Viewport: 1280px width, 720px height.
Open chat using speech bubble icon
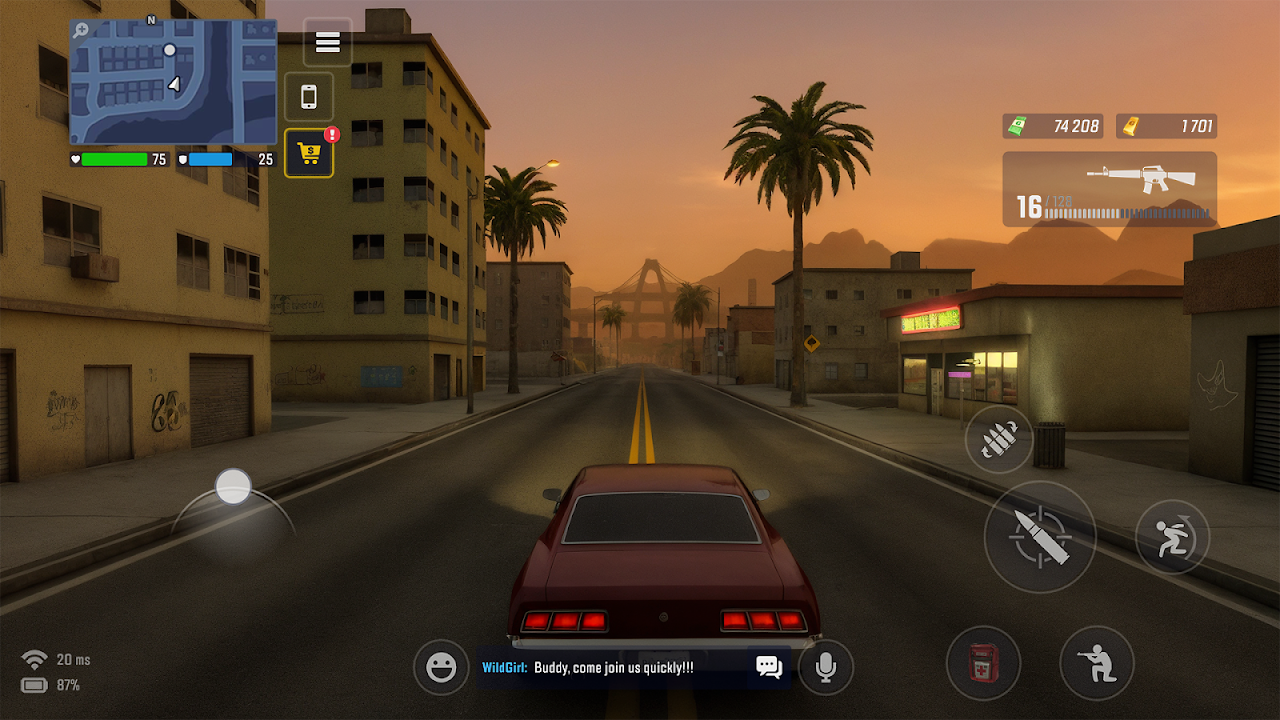769,667
